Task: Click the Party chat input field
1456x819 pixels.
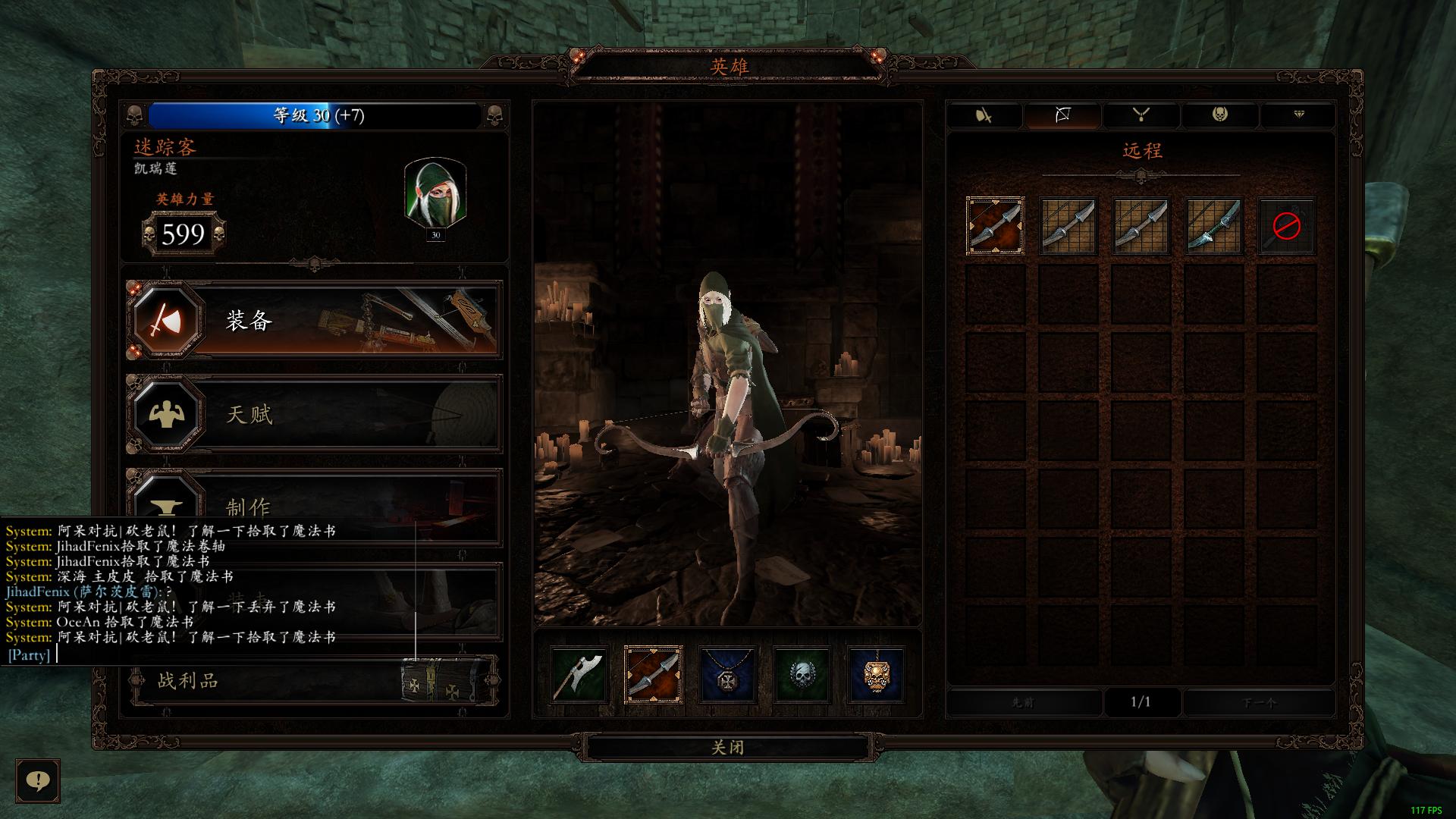Action: [x=227, y=655]
